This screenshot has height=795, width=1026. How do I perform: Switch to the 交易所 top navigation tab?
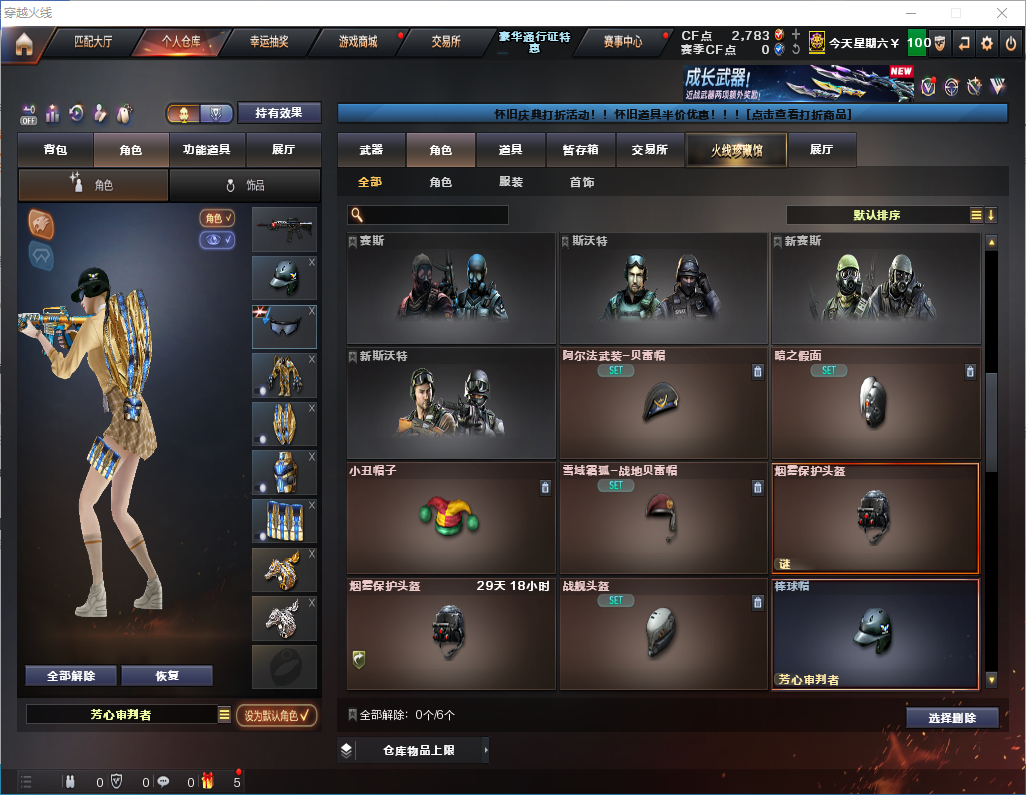point(446,42)
